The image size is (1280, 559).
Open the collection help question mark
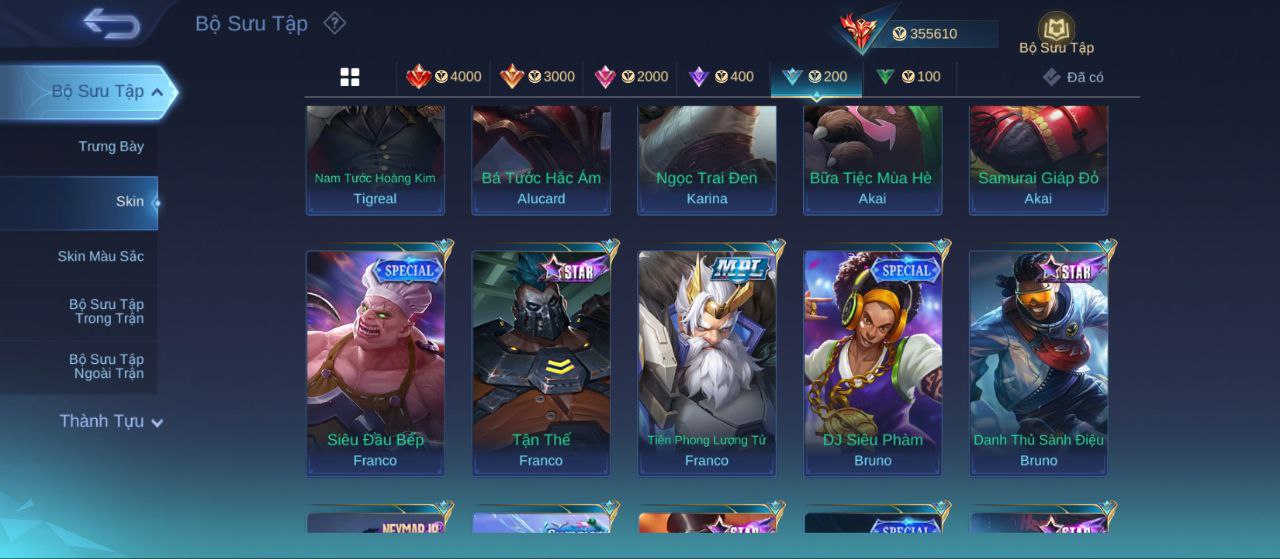coord(335,23)
